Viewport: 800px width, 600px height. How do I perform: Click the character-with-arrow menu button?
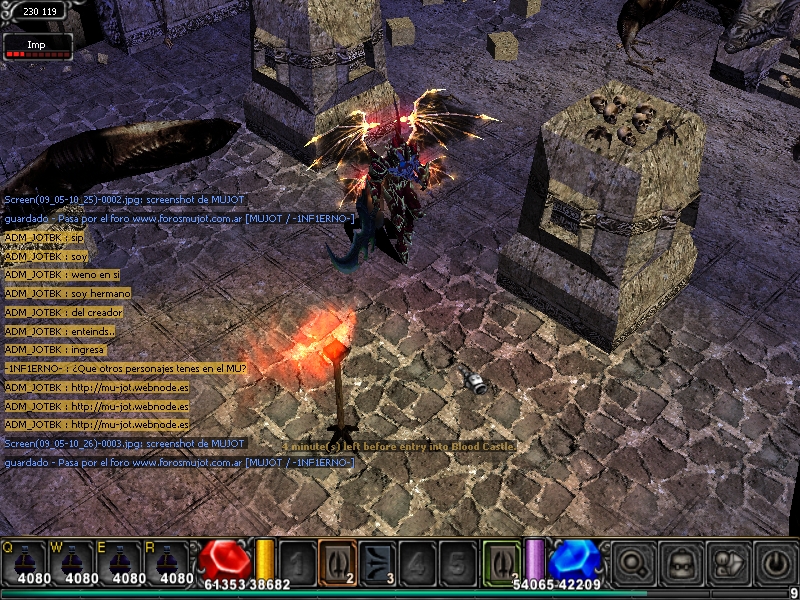click(727, 562)
